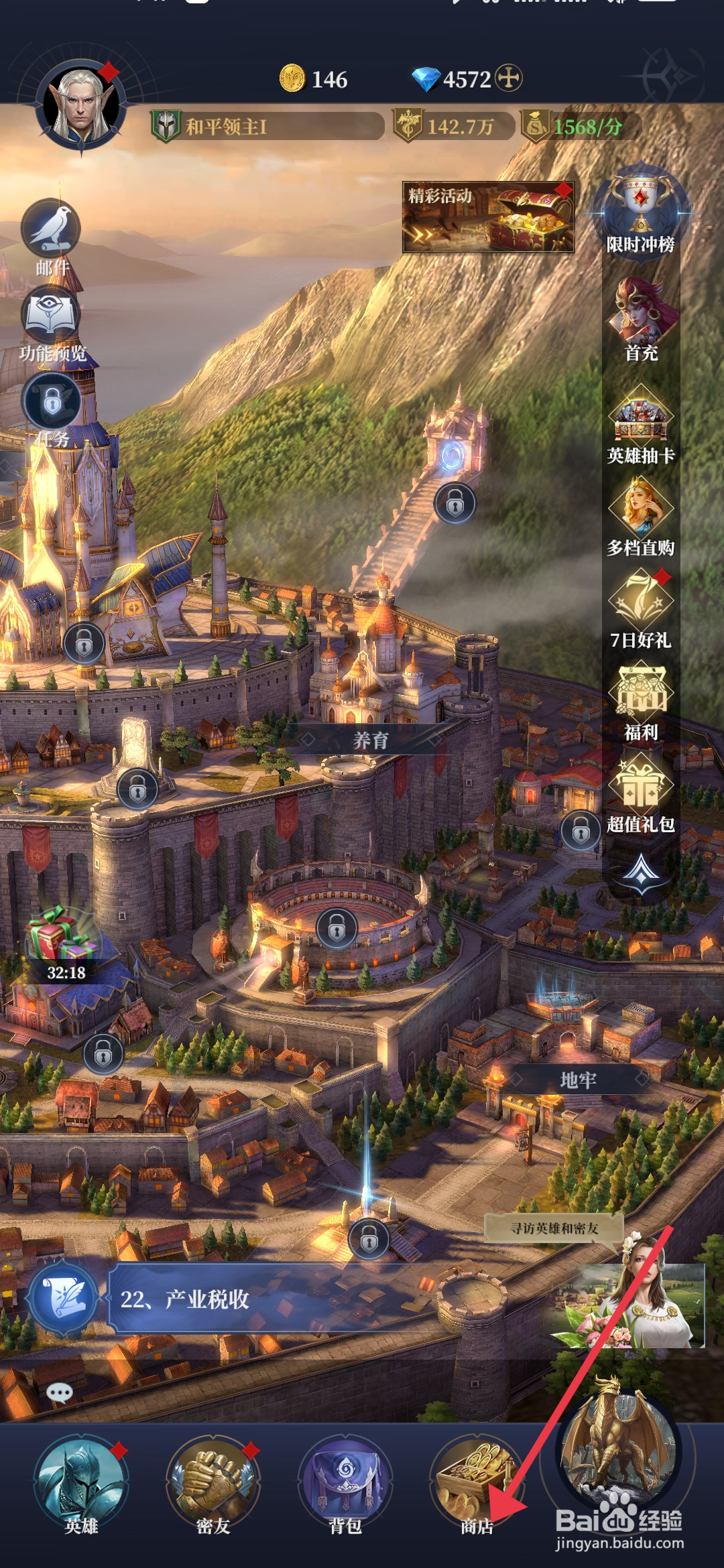724x1568 pixels.
Task: Open the 密友 companions menu
Action: [213, 1482]
